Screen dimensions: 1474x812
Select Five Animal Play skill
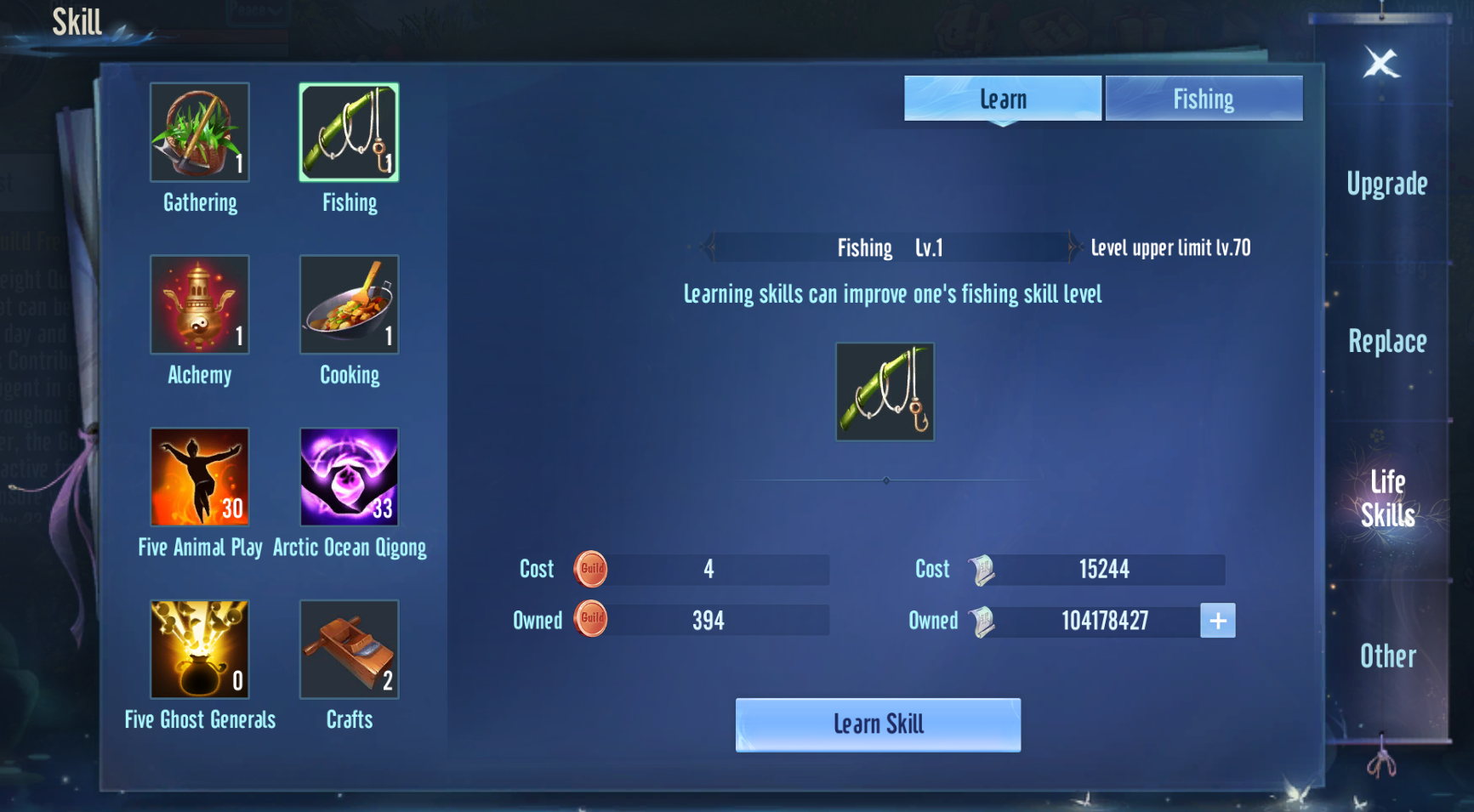point(200,477)
